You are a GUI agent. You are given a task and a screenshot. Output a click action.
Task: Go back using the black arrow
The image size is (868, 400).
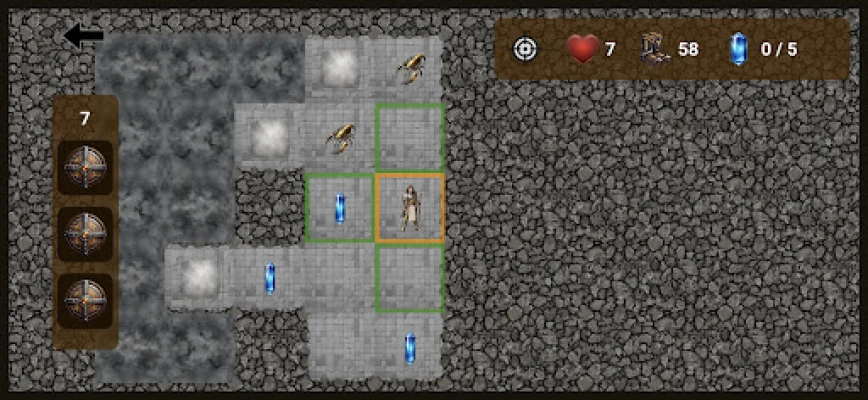84,37
